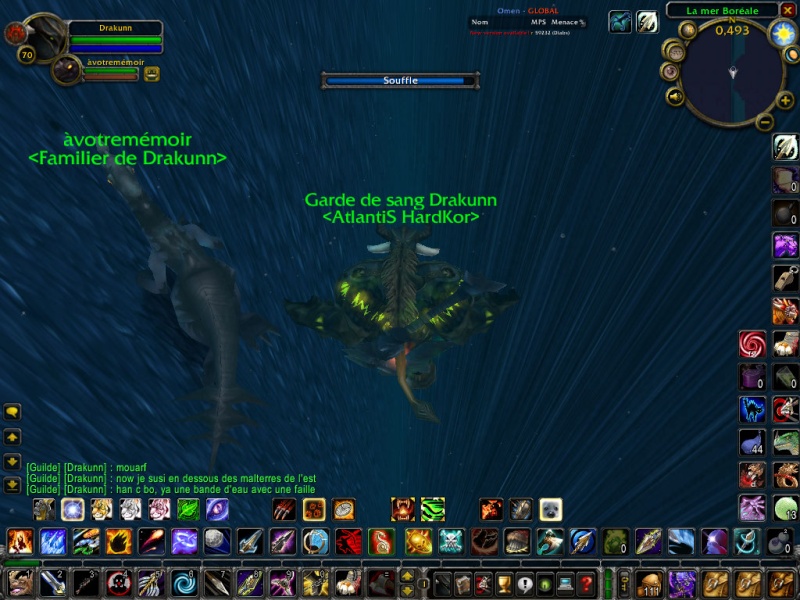Activate the green striped aspect icon

click(x=432, y=509)
